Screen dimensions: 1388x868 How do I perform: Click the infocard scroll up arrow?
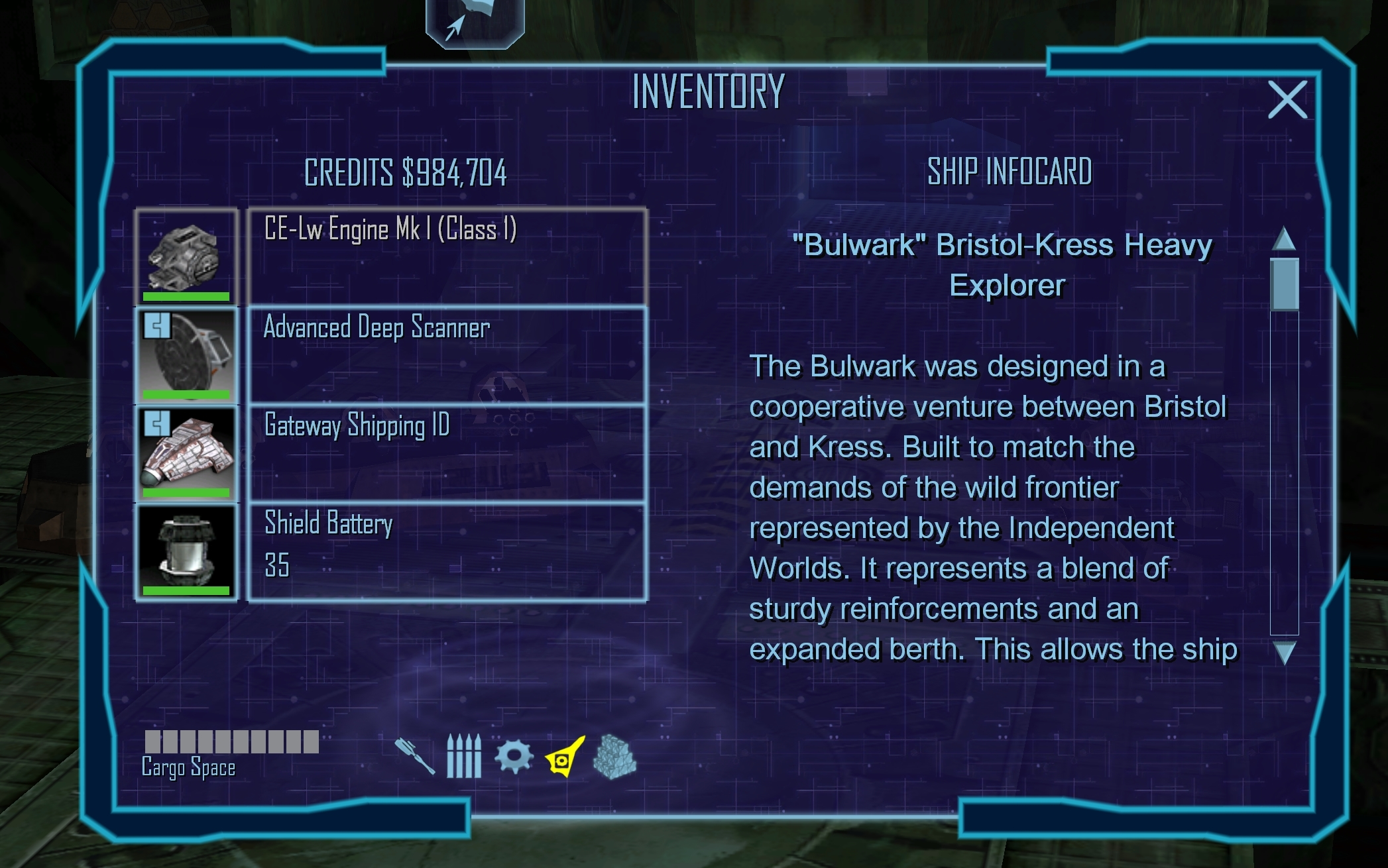coord(1284,239)
